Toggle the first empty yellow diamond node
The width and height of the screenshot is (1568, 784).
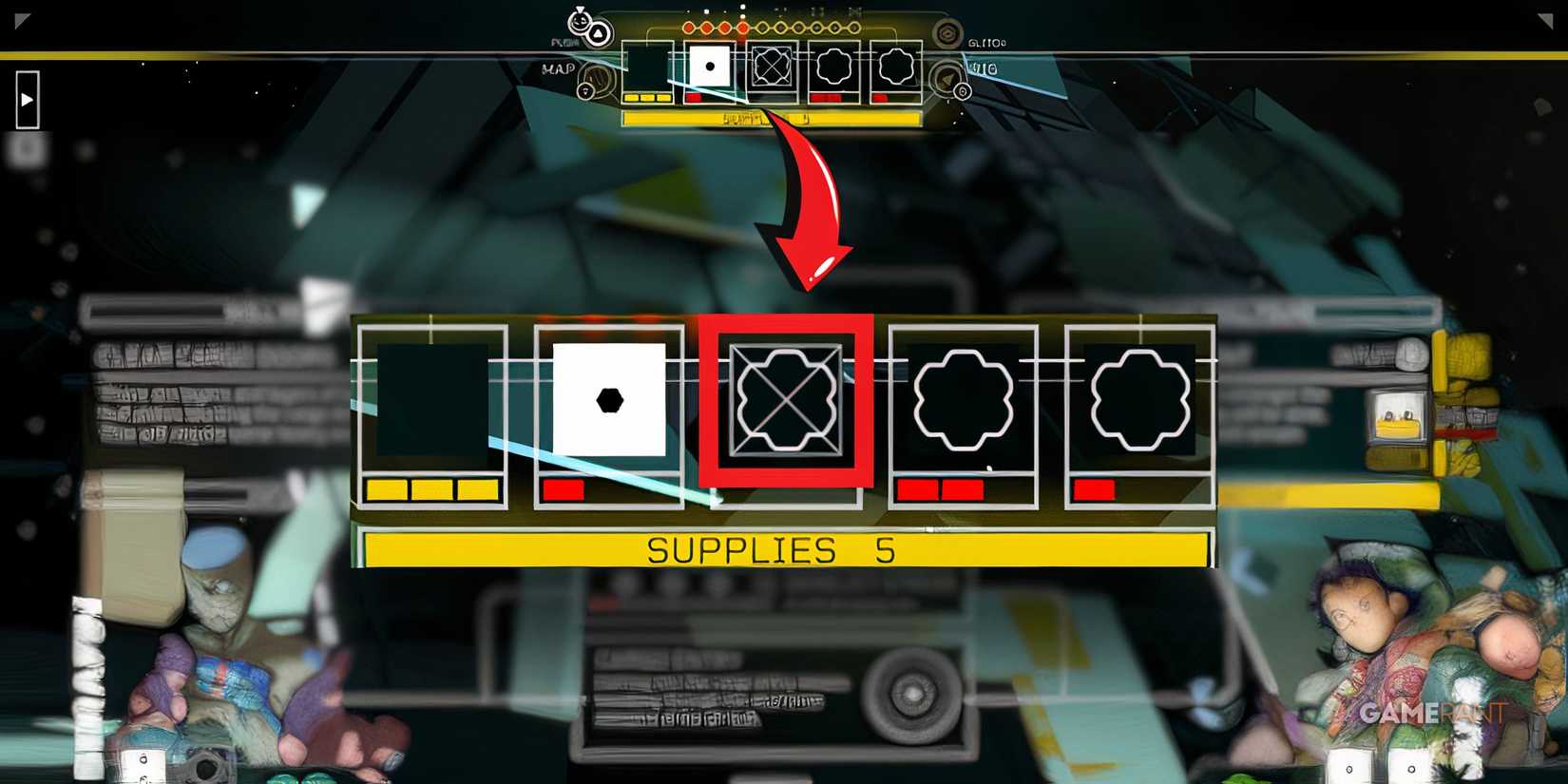tap(761, 28)
